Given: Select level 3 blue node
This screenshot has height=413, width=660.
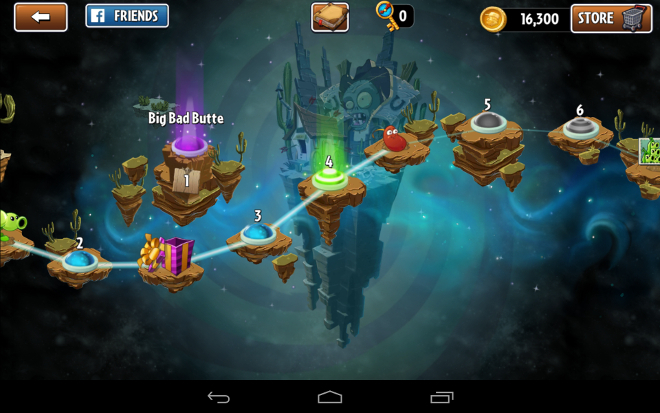Looking at the screenshot, I should pos(258,233).
